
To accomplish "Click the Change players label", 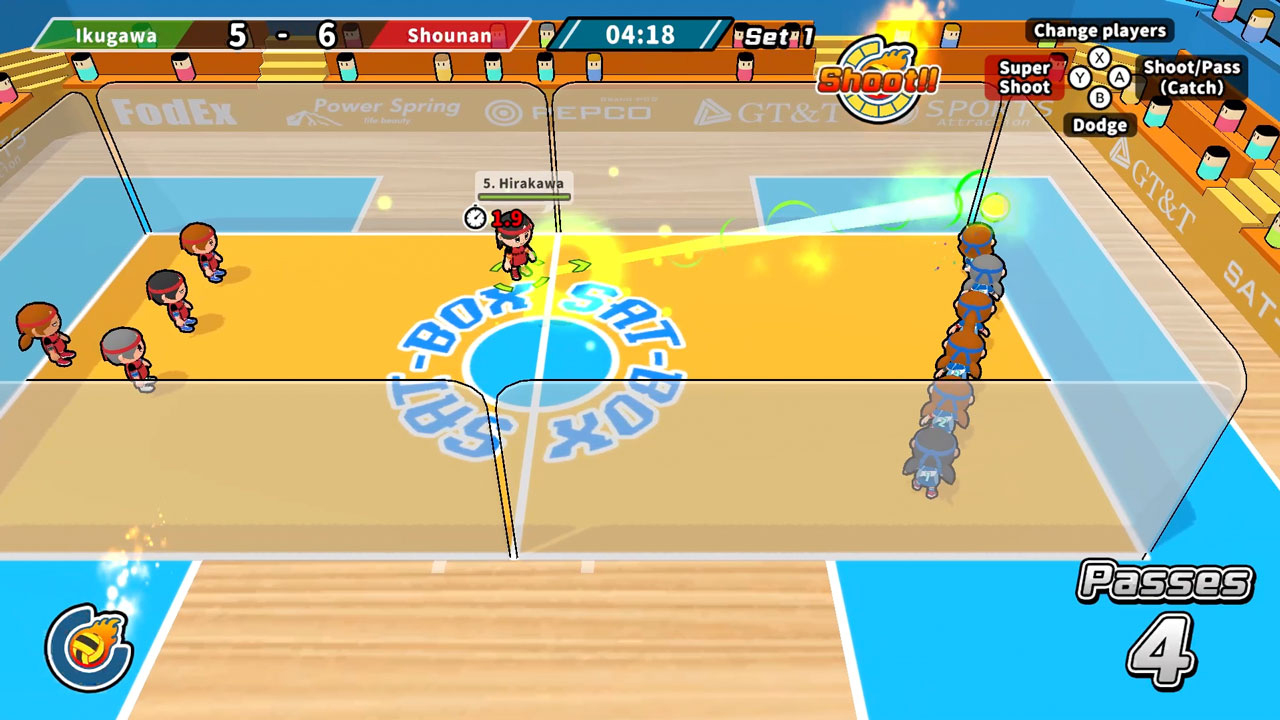I will coord(1100,31).
